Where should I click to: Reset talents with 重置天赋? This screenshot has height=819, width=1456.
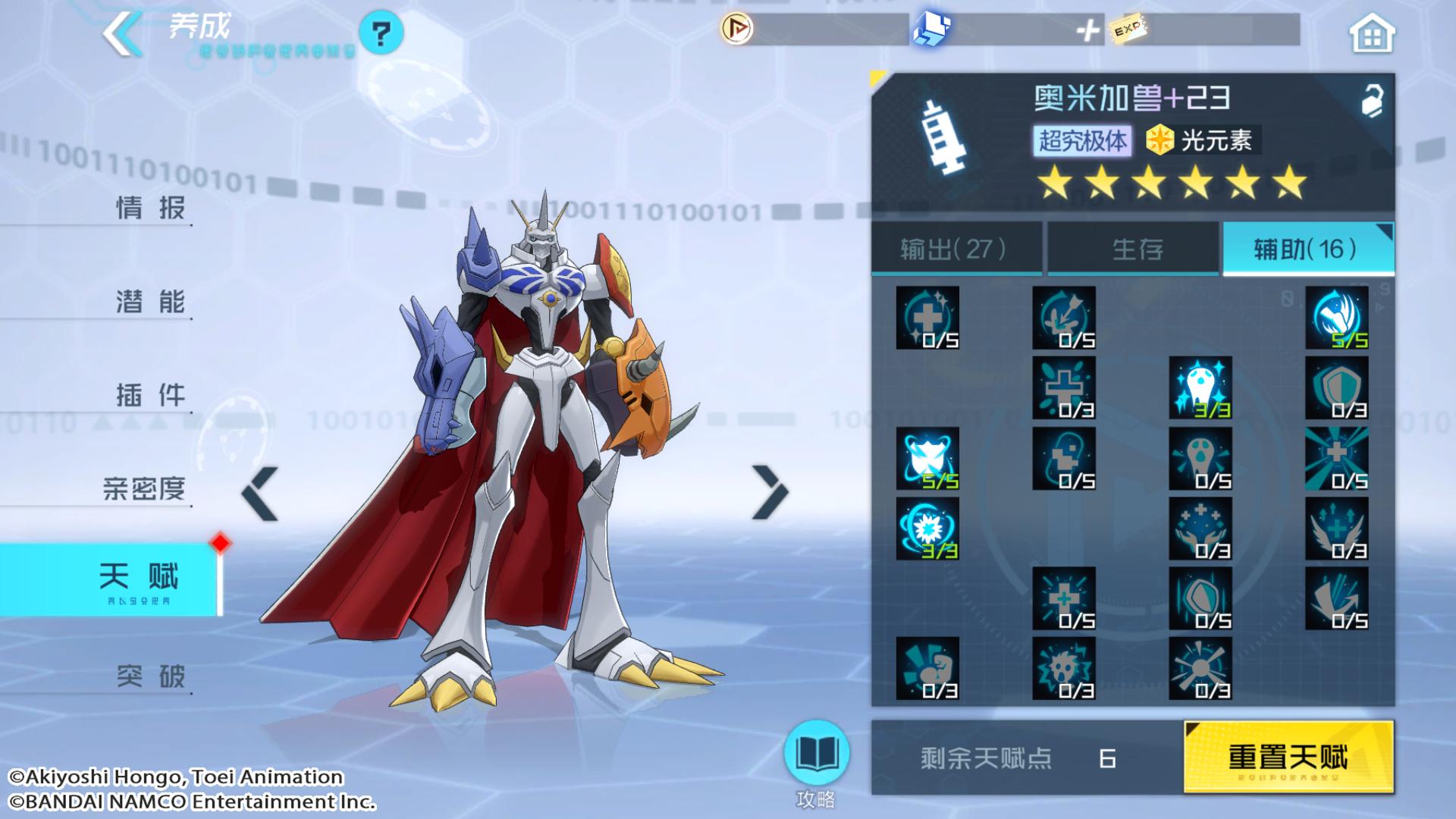coord(1288,757)
